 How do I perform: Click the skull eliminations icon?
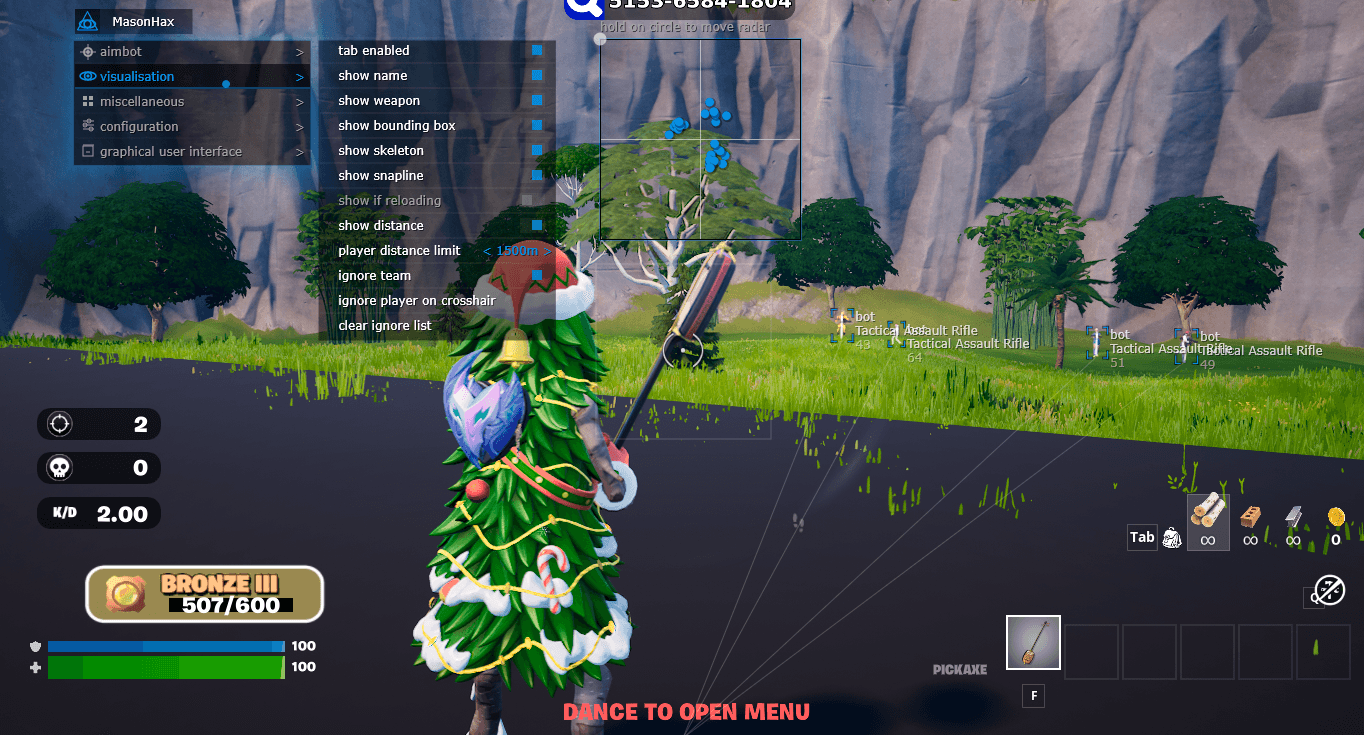tap(58, 468)
